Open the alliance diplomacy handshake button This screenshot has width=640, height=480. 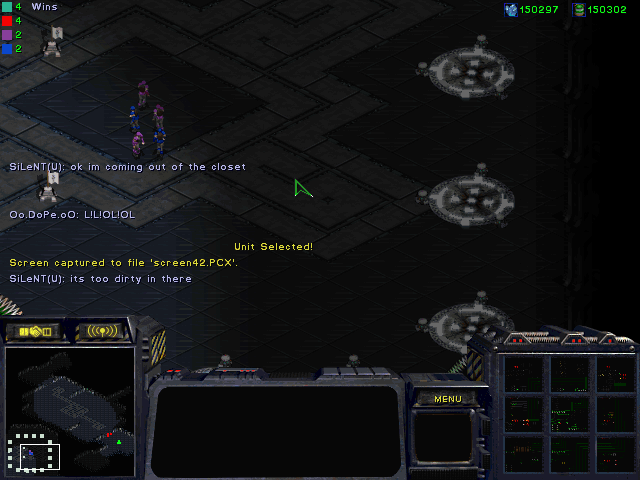pyautogui.click(x=33, y=331)
